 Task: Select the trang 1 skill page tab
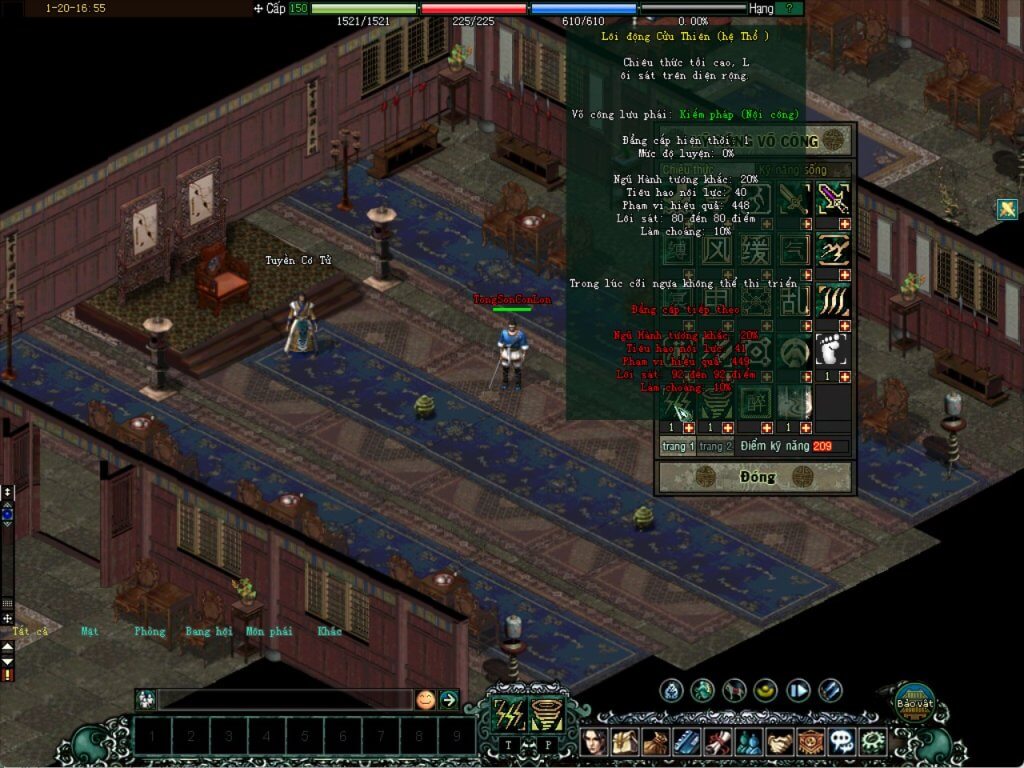(677, 446)
